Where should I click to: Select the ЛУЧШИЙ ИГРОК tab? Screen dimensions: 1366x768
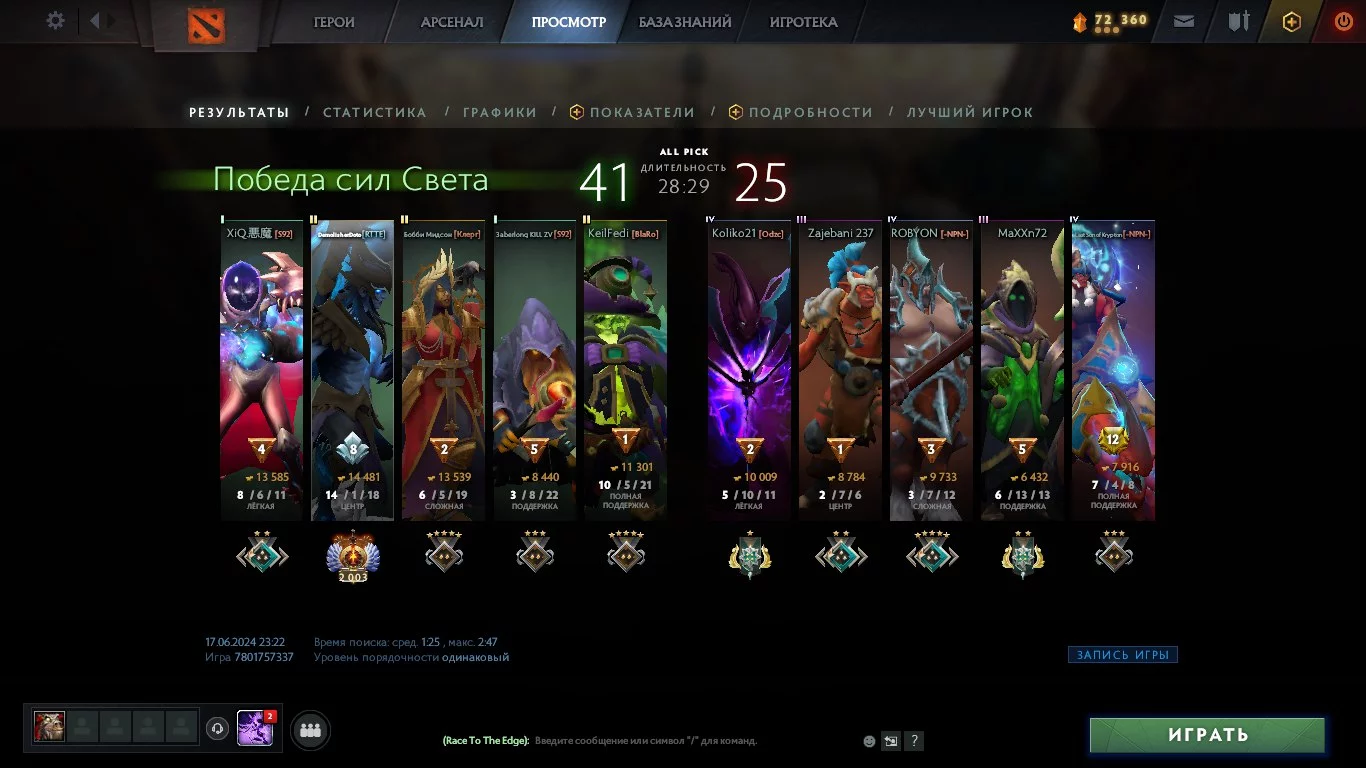point(970,113)
